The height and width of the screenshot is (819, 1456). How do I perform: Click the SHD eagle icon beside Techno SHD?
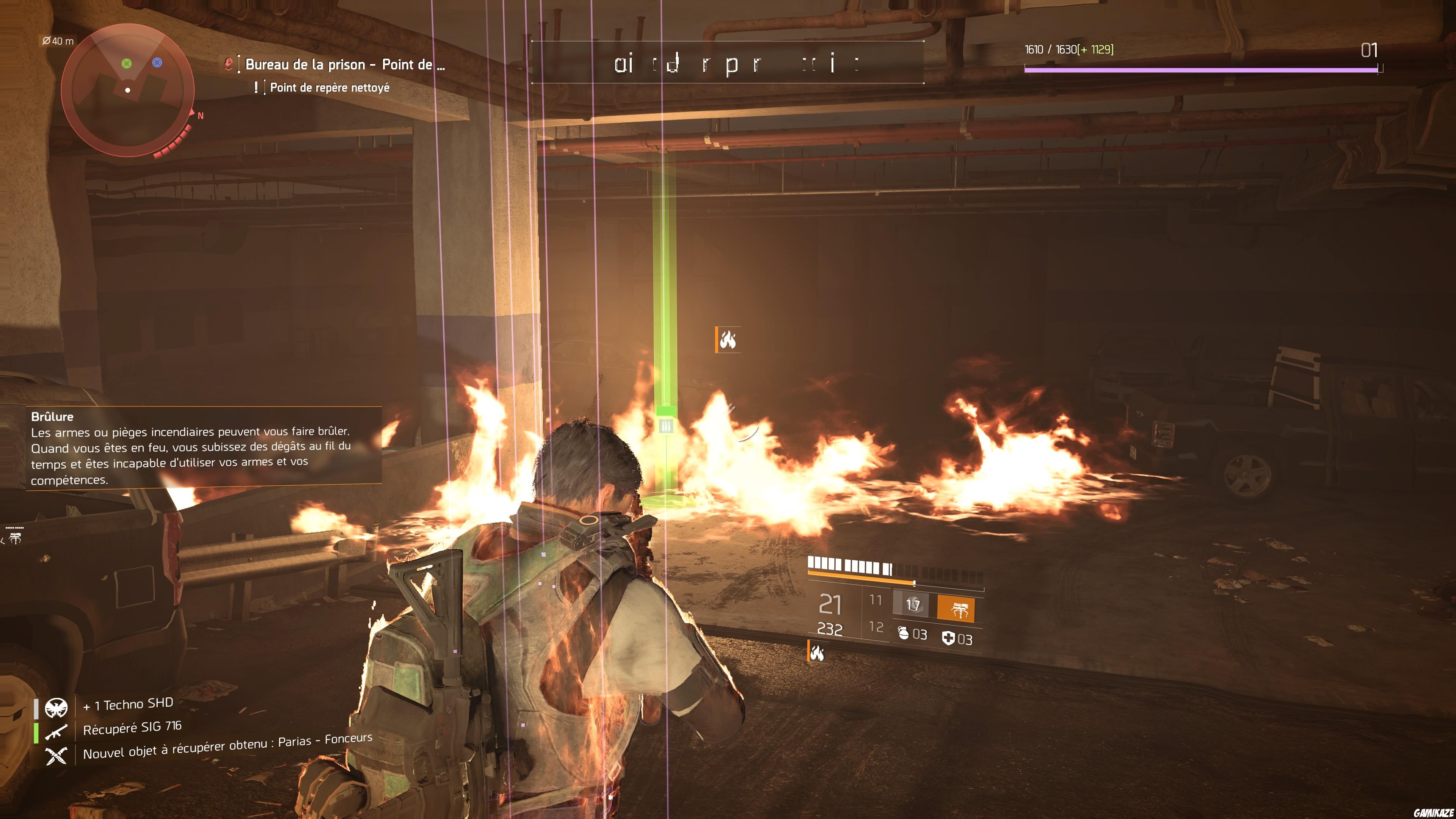pyautogui.click(x=56, y=708)
